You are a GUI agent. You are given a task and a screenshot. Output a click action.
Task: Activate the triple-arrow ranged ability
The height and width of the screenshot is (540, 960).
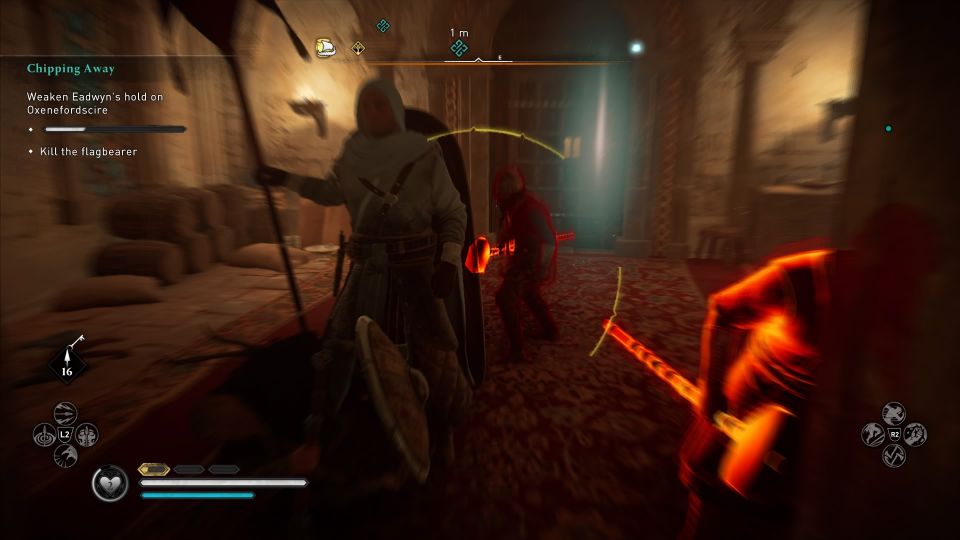click(65, 414)
